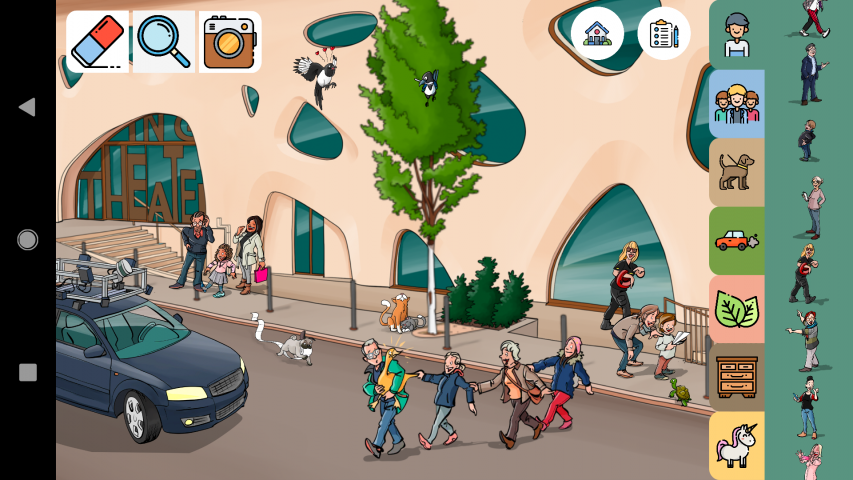Open the group of people category tab

click(x=737, y=103)
